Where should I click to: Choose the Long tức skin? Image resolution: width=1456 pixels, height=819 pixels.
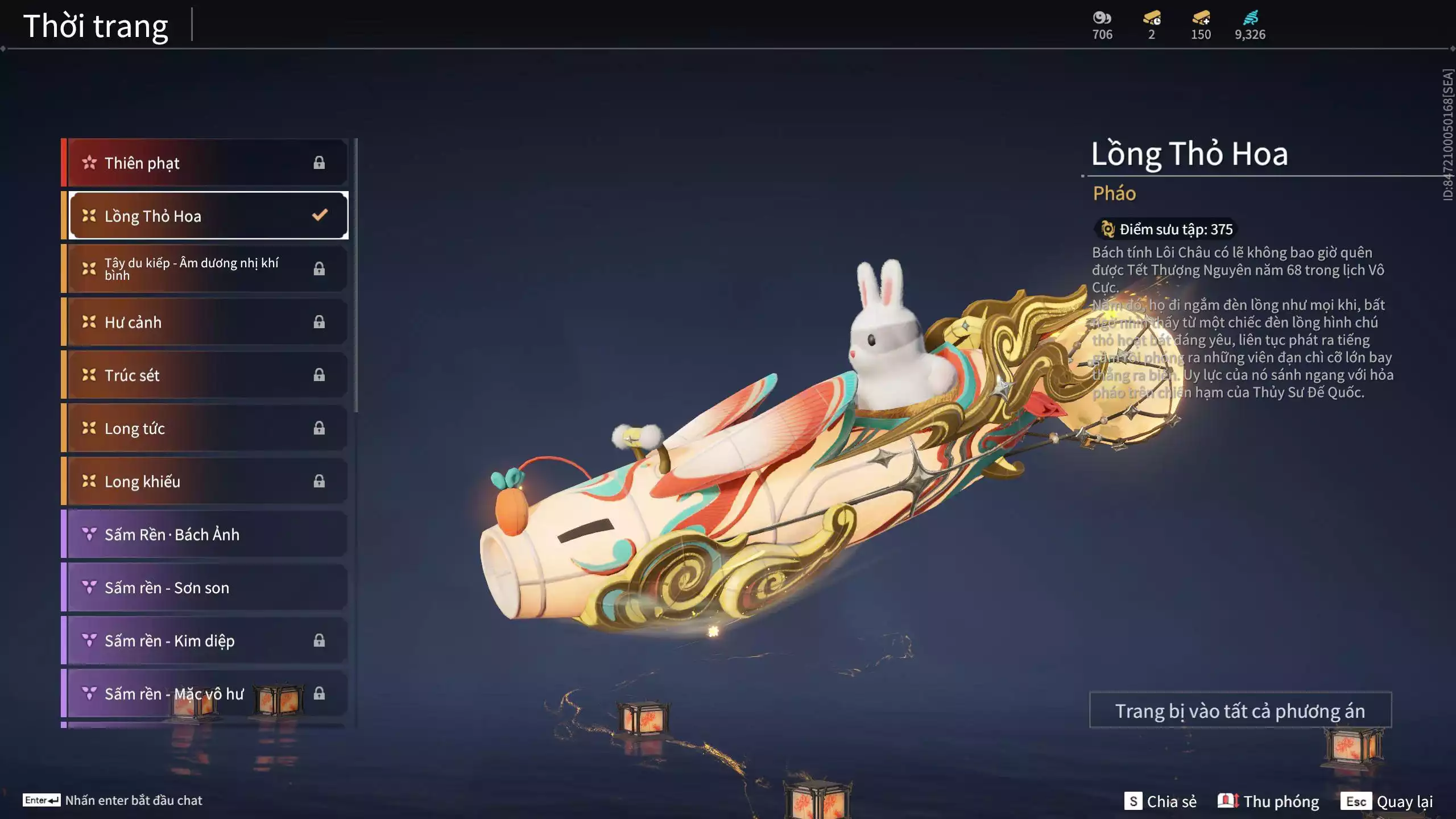(205, 428)
